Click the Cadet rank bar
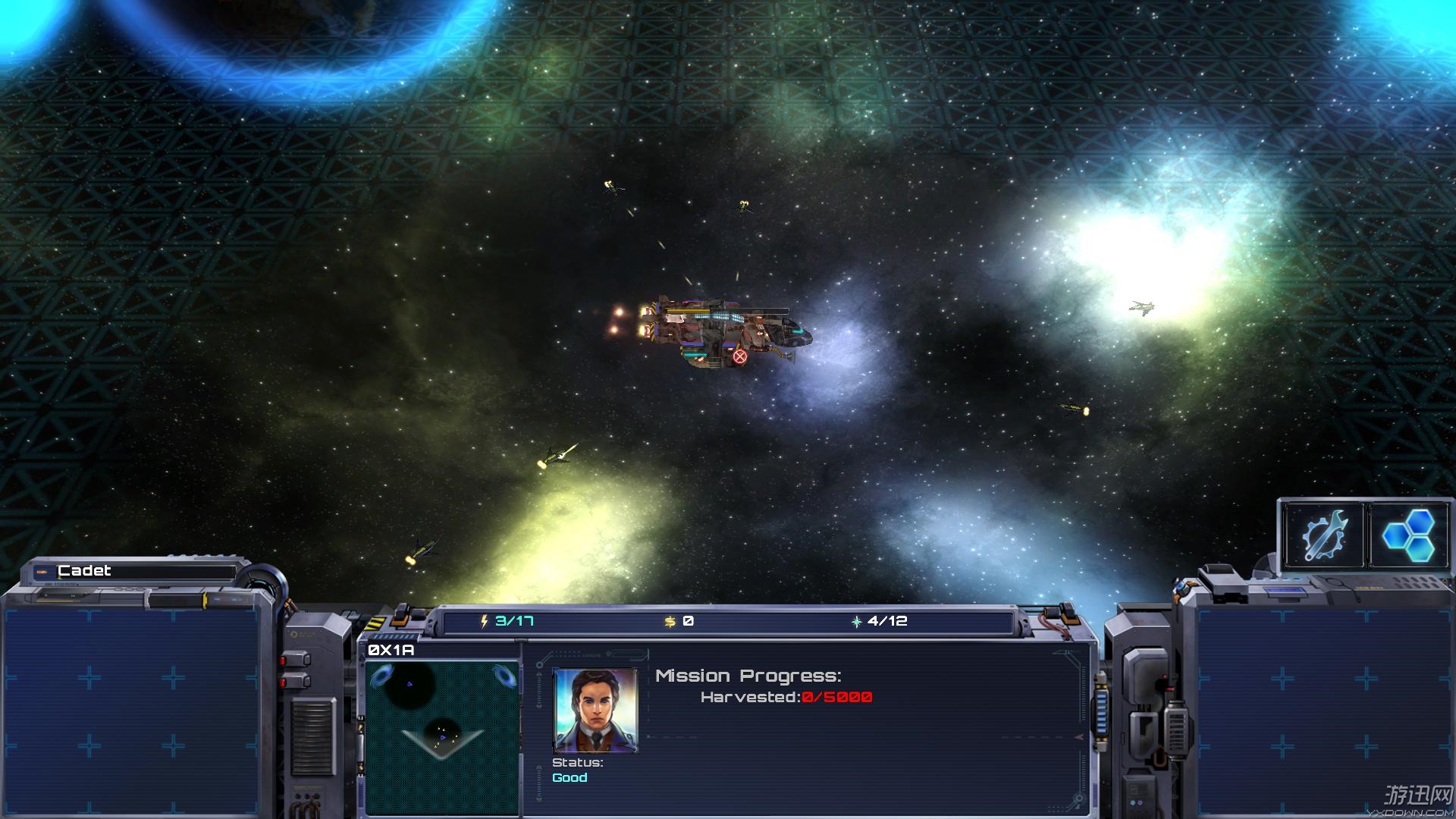 pyautogui.click(x=136, y=571)
